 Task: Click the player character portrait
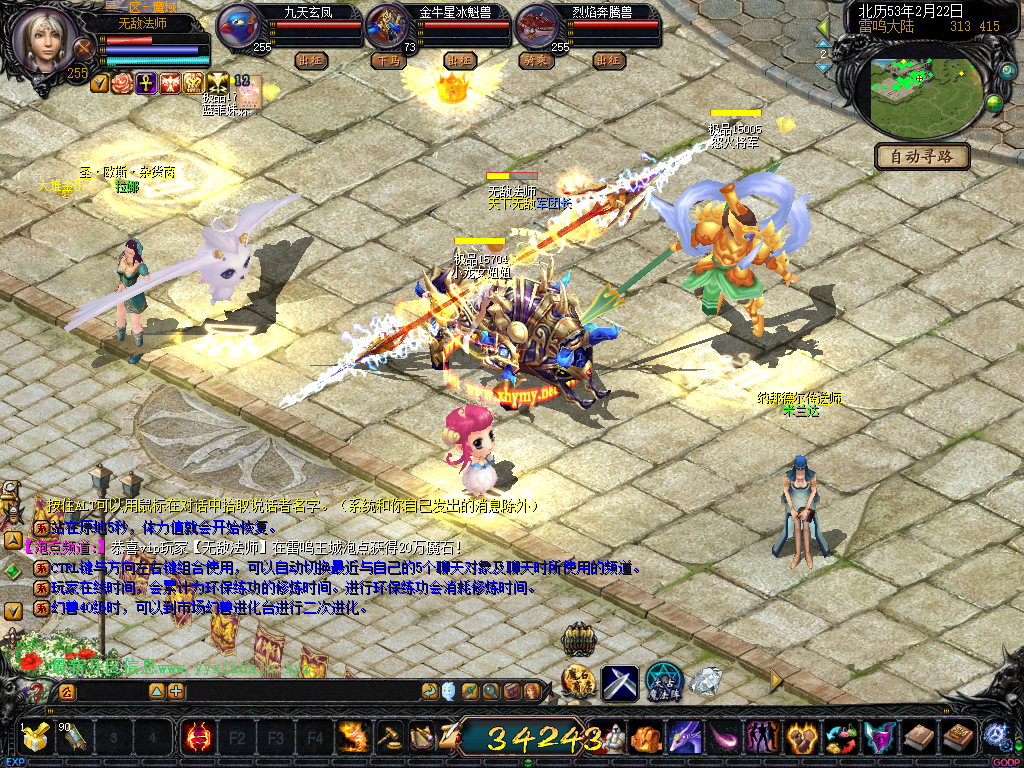(x=44, y=38)
